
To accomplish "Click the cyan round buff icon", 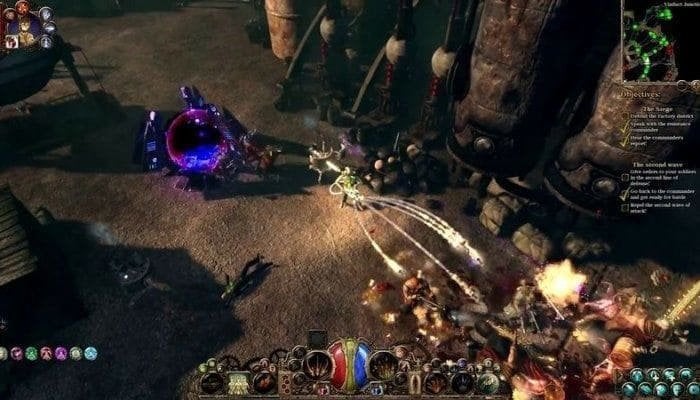I will pos(91,353).
